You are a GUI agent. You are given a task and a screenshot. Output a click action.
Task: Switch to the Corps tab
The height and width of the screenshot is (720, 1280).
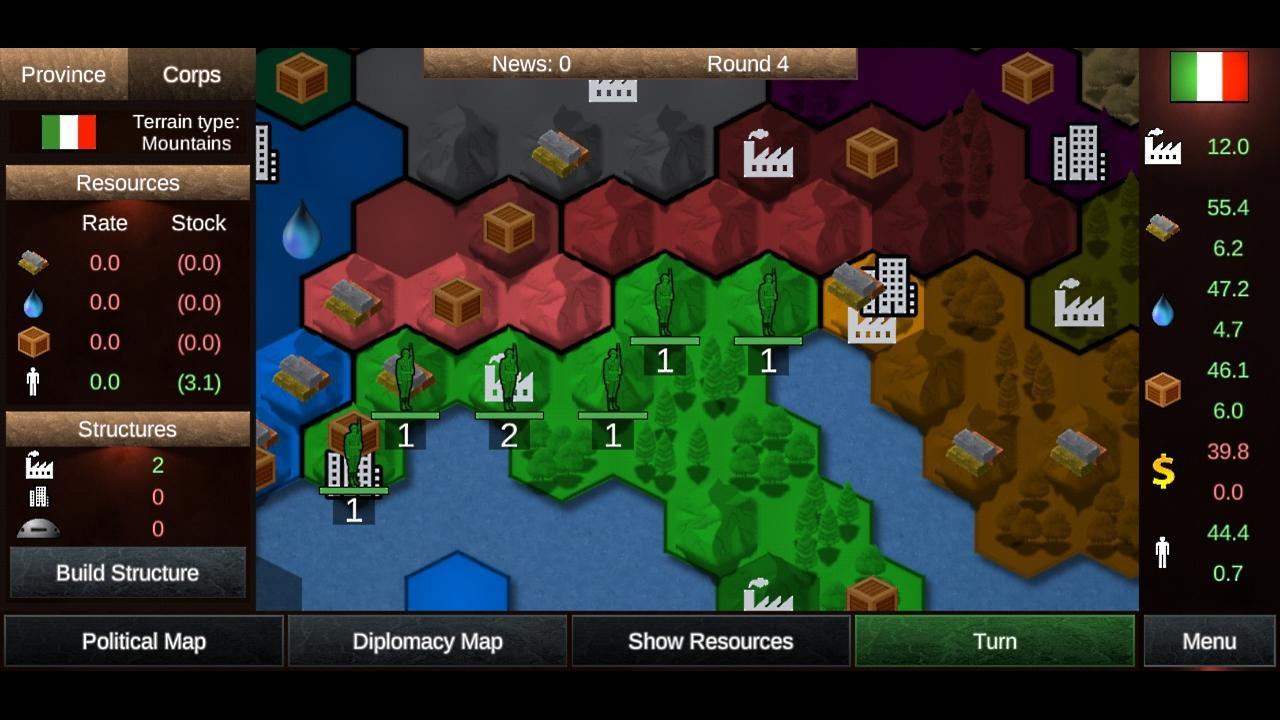click(x=192, y=74)
